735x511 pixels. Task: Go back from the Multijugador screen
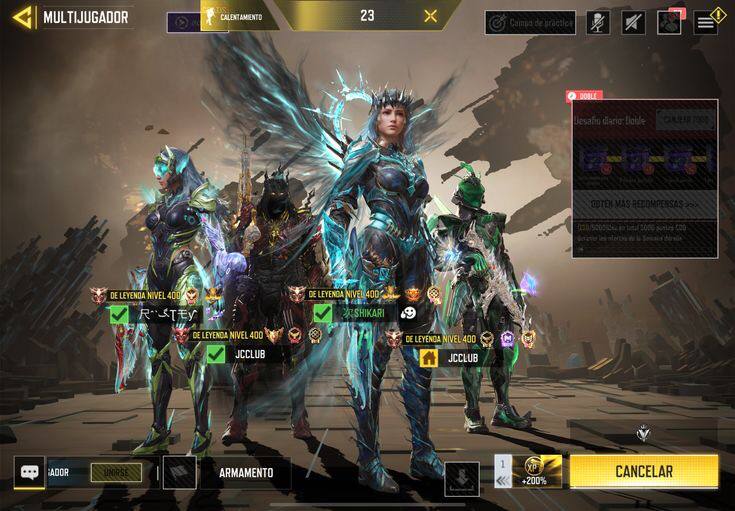pos(22,17)
